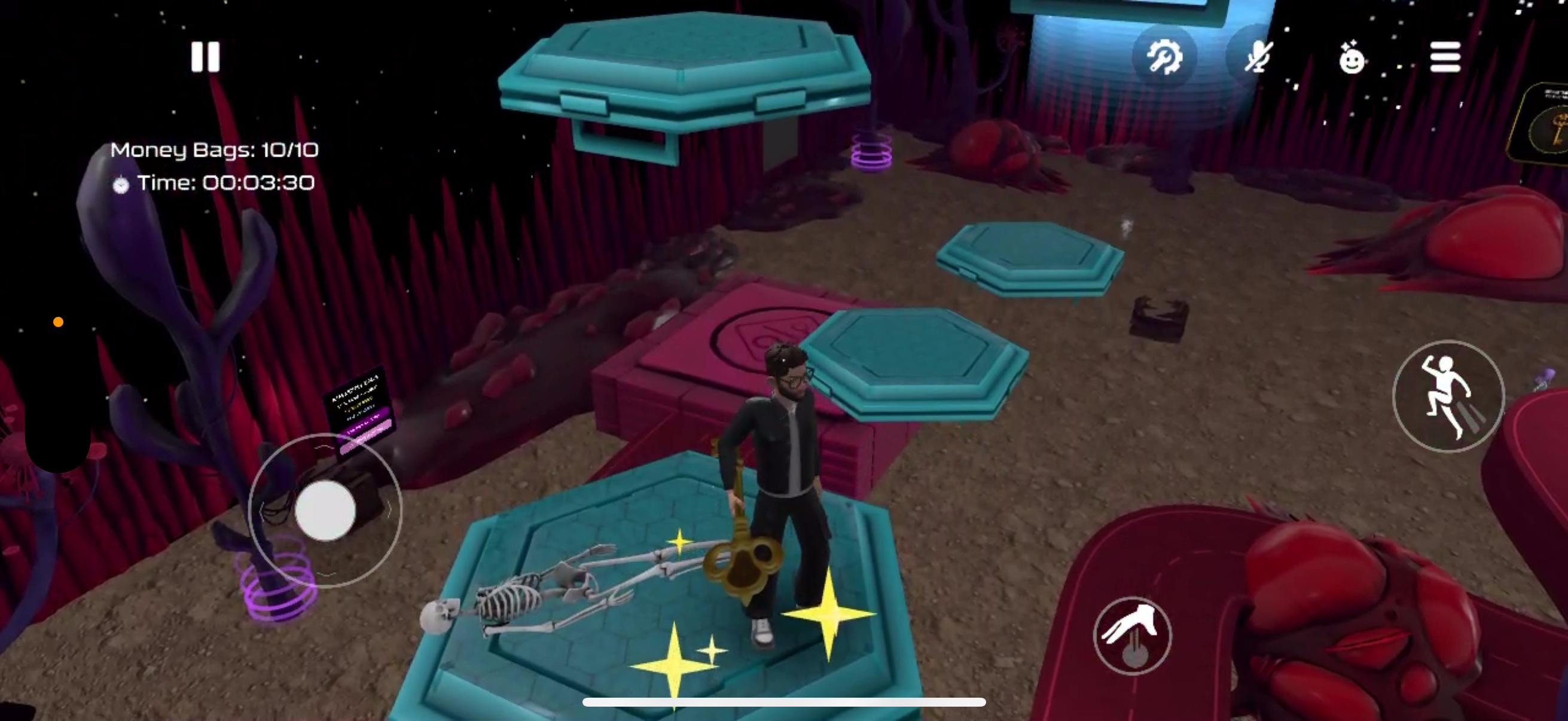This screenshot has height=721, width=1568.
Task: Tap the jump action button
Action: (x=1448, y=396)
